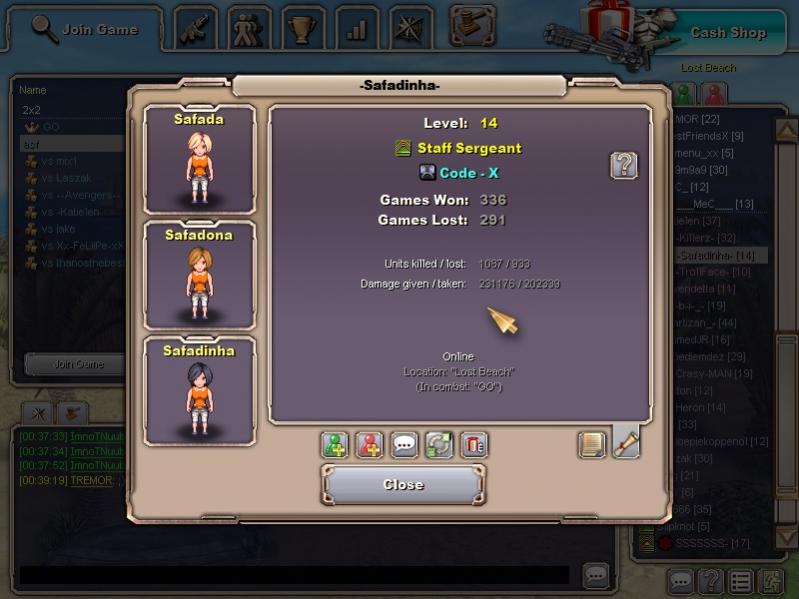Open the gavel icon in top bar
799x599 pixels.
pos(472,25)
